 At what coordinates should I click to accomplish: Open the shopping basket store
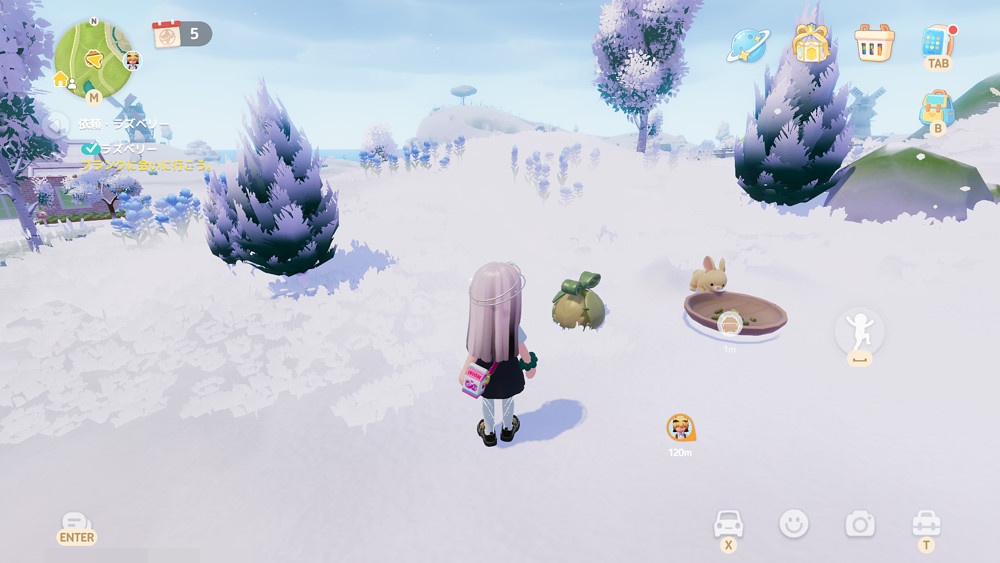tap(873, 43)
